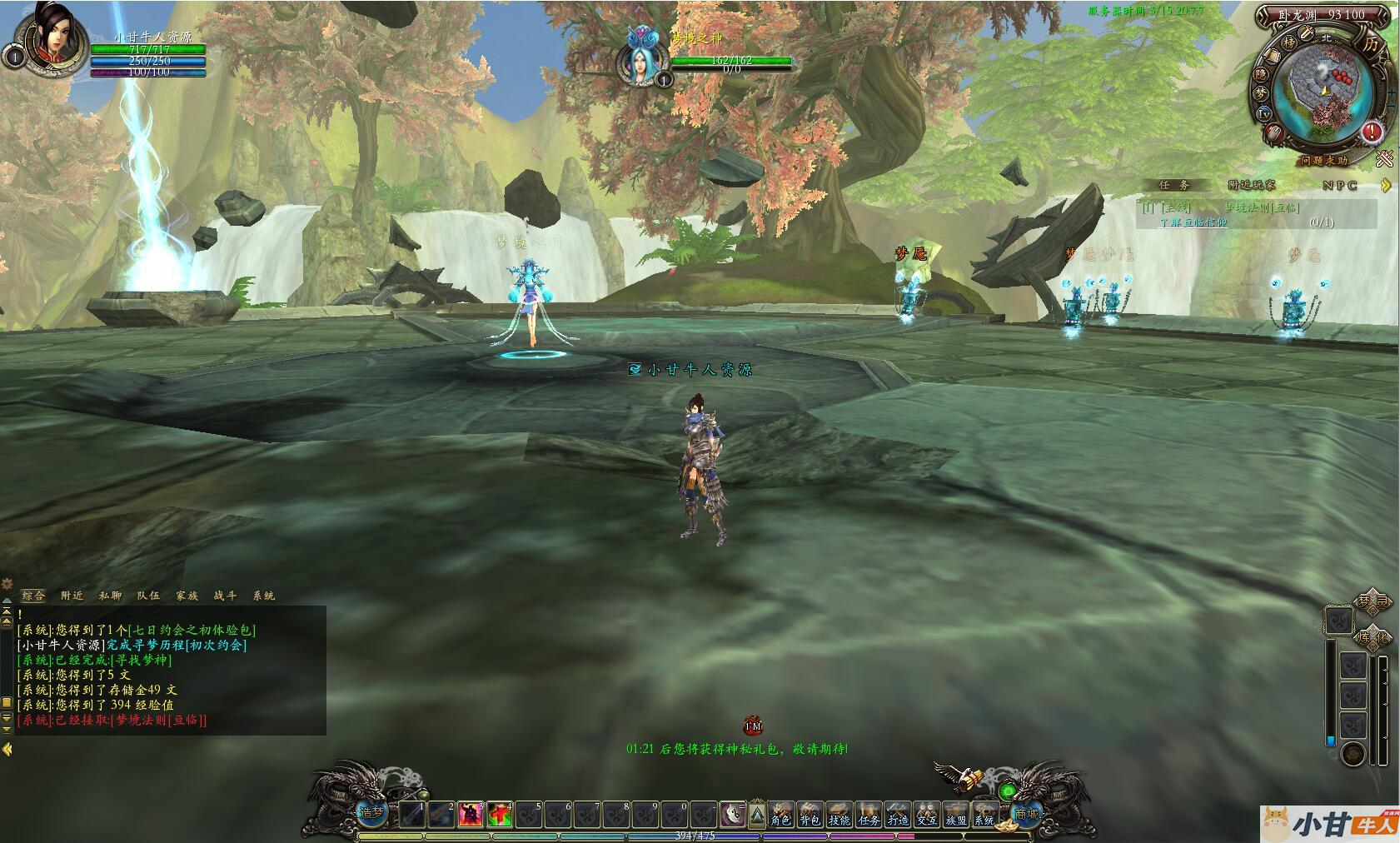Open the 技能 skills window
This screenshot has width=1400, height=843.
(839, 814)
